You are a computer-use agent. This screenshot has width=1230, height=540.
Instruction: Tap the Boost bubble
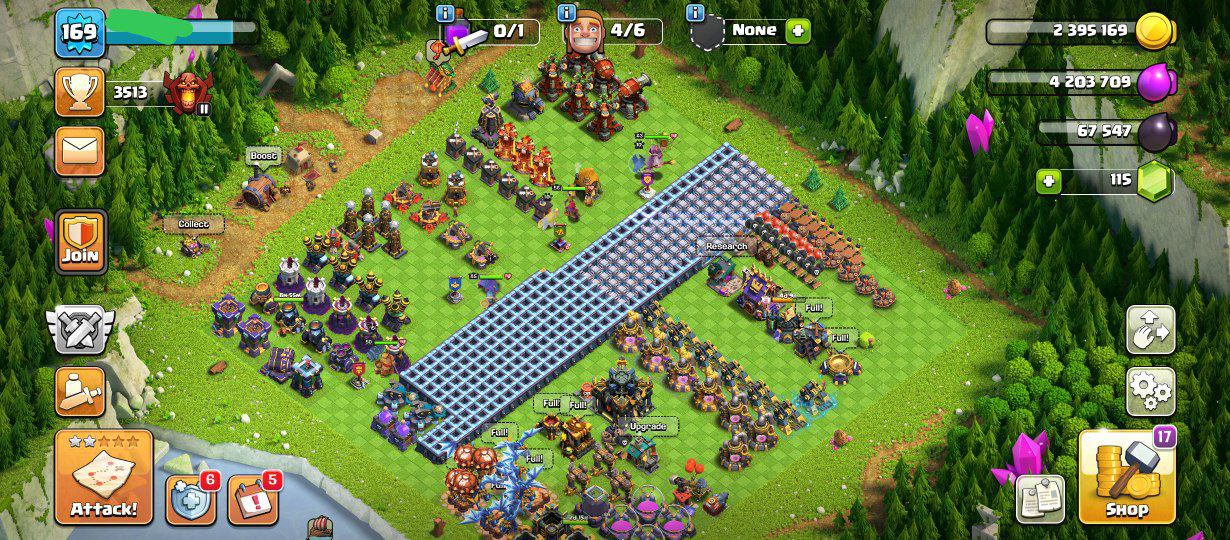point(264,156)
